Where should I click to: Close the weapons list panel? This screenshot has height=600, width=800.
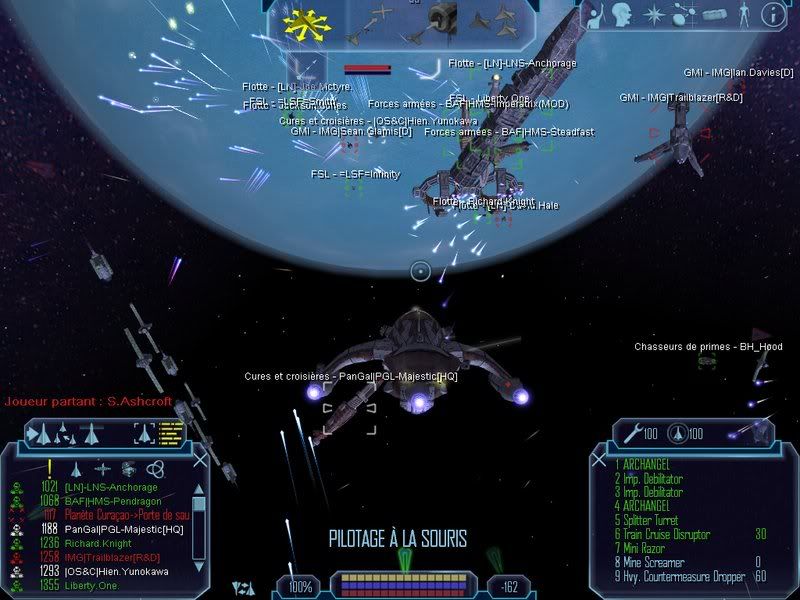pyautogui.click(x=601, y=459)
